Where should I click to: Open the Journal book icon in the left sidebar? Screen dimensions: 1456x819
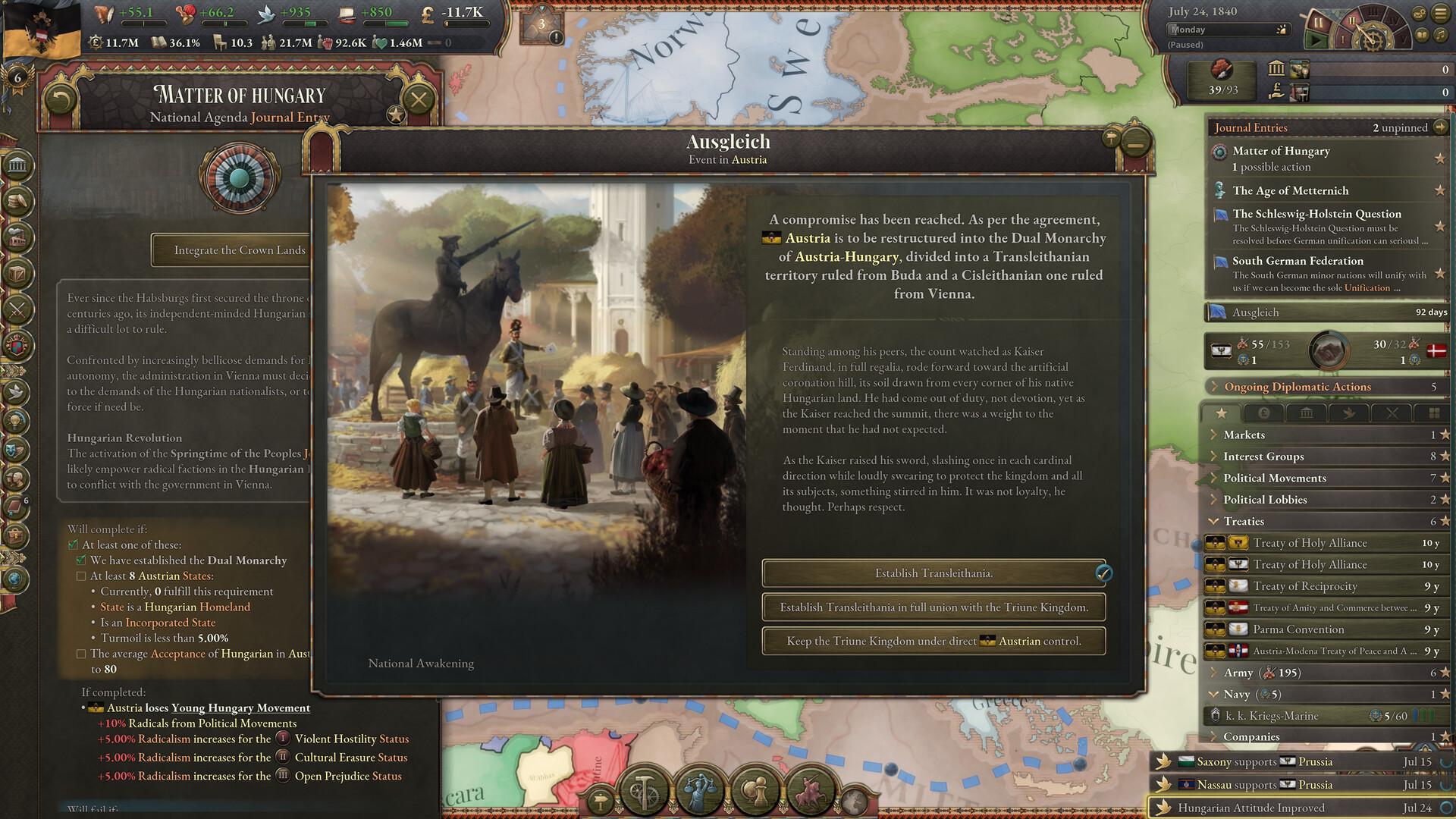pos(15,505)
